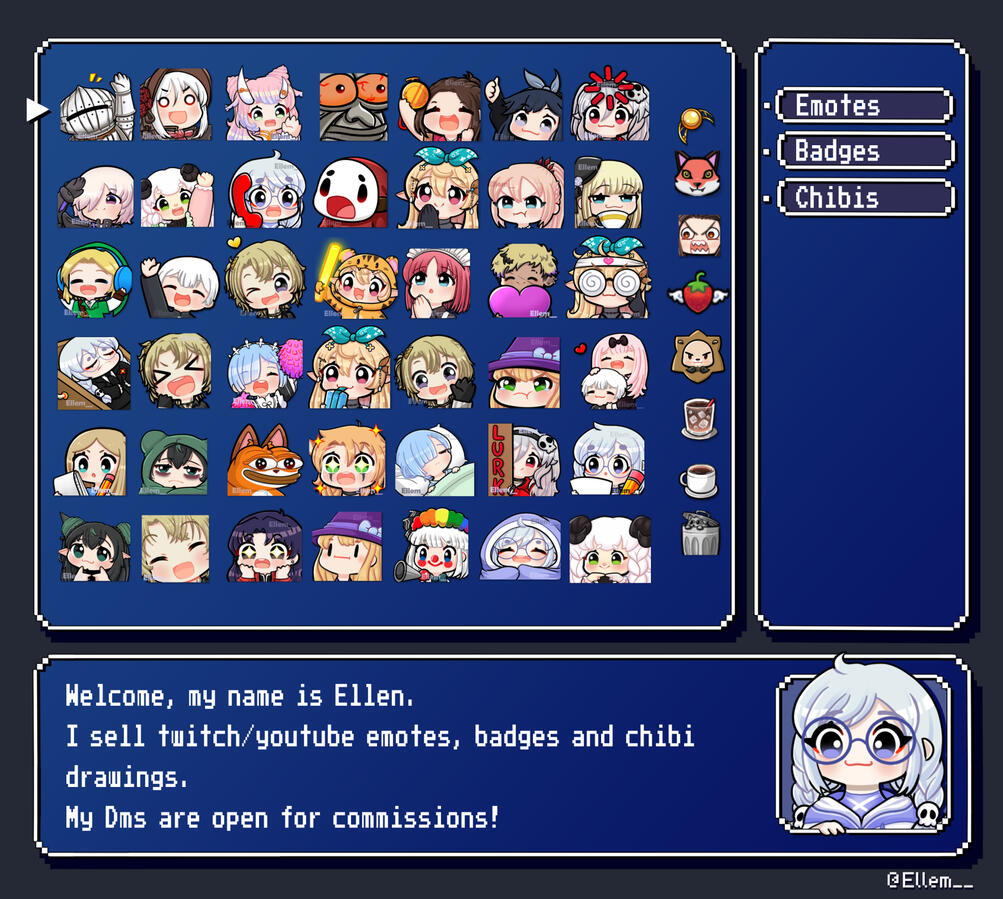The height and width of the screenshot is (899, 1003).
Task: Click the red fox badge icon
Action: pos(697,174)
